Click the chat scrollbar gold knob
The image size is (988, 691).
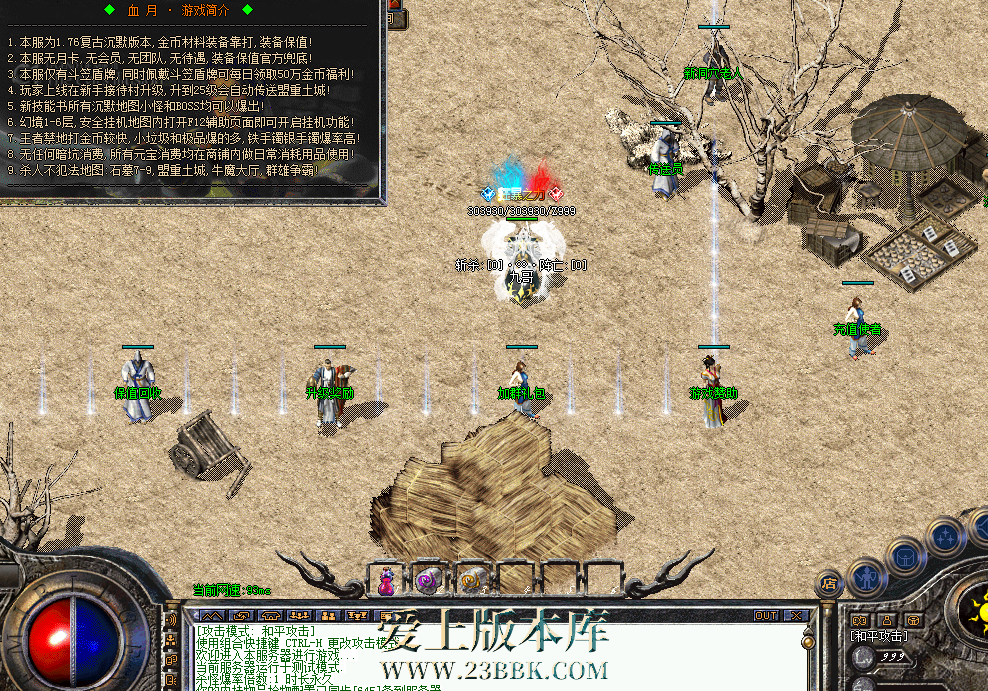coord(808,640)
